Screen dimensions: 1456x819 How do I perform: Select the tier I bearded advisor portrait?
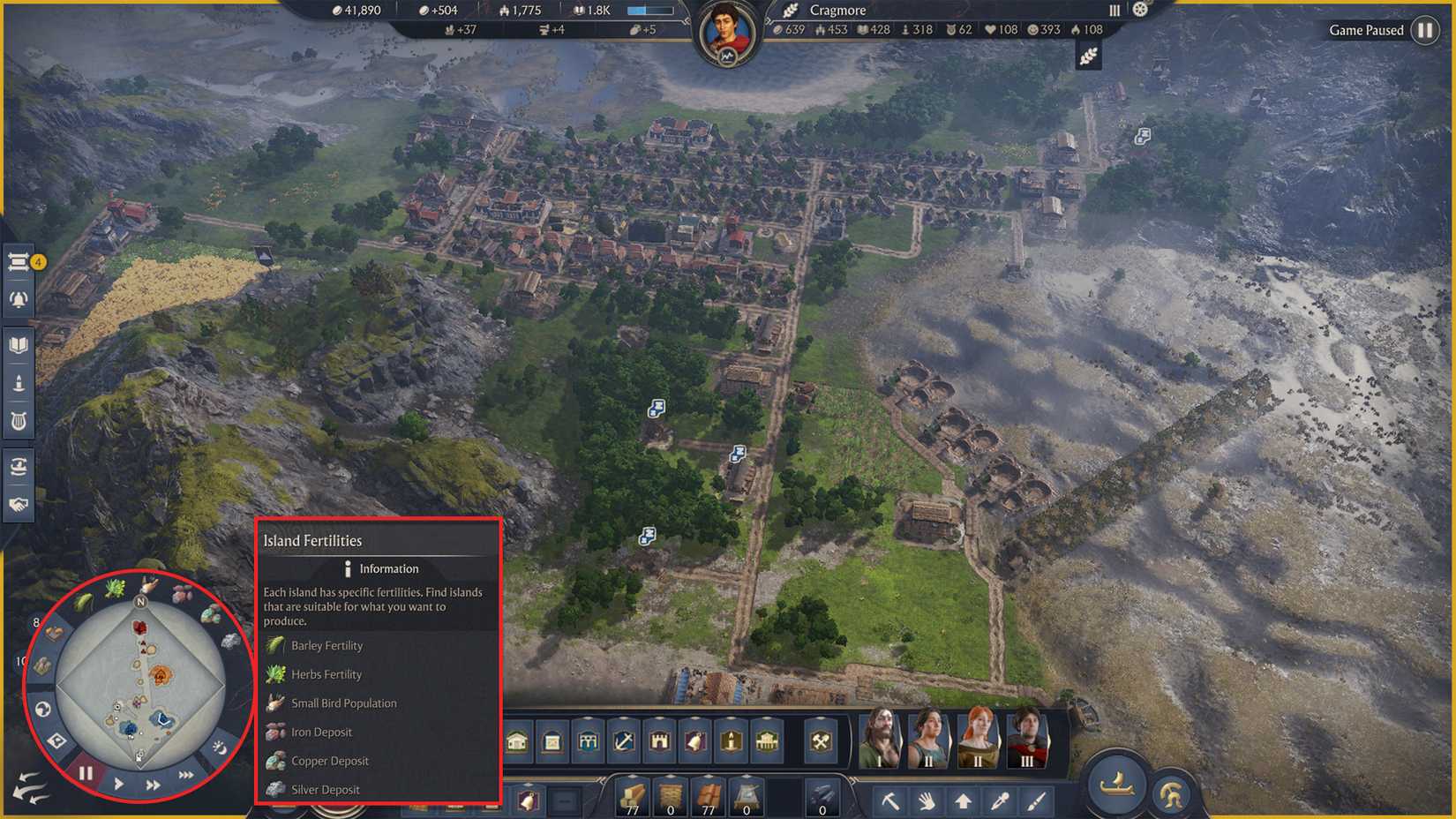879,740
